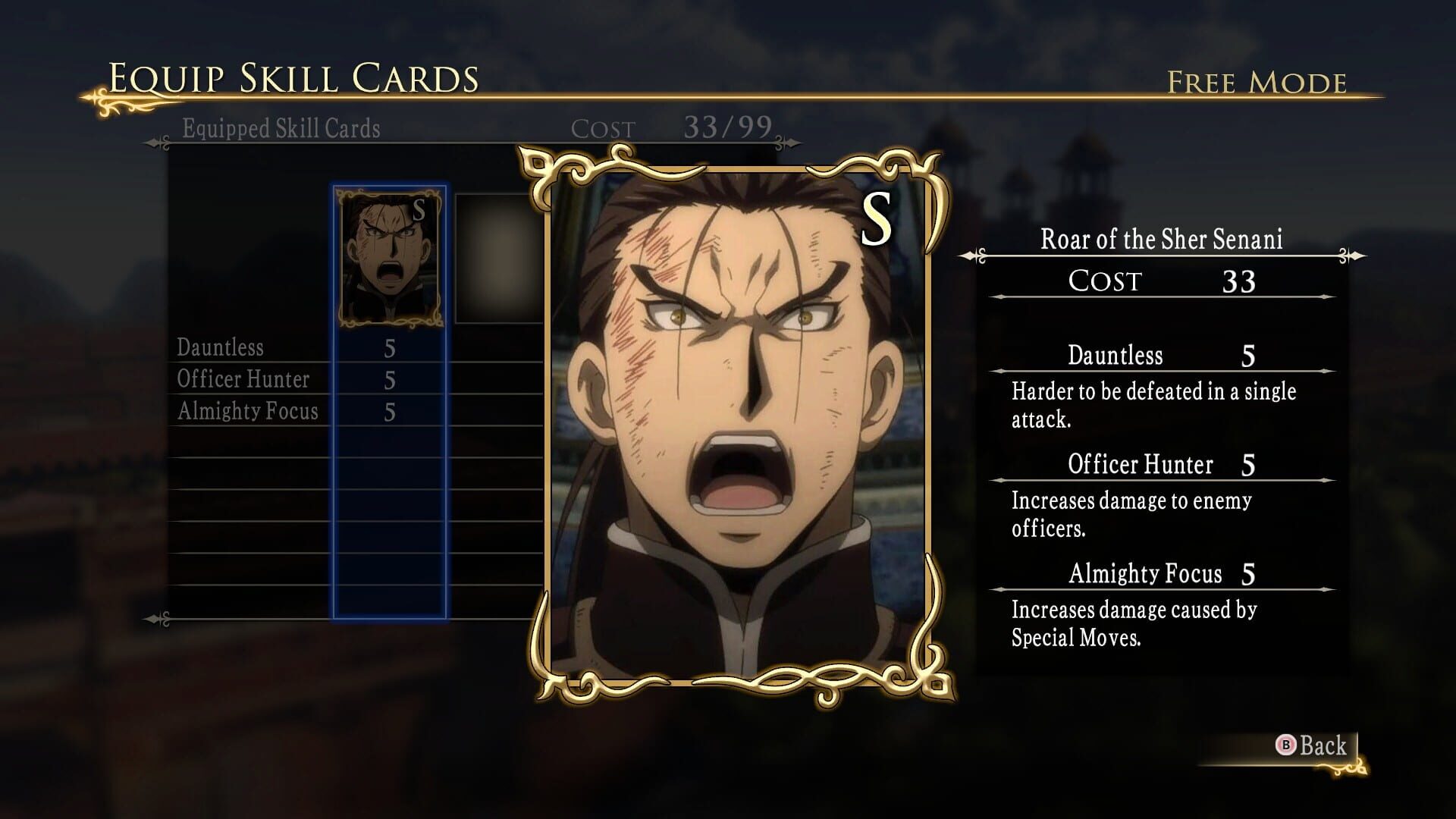
Task: Click the right arrow ornament beside the Cost 33/99 bar
Action: [x=792, y=141]
